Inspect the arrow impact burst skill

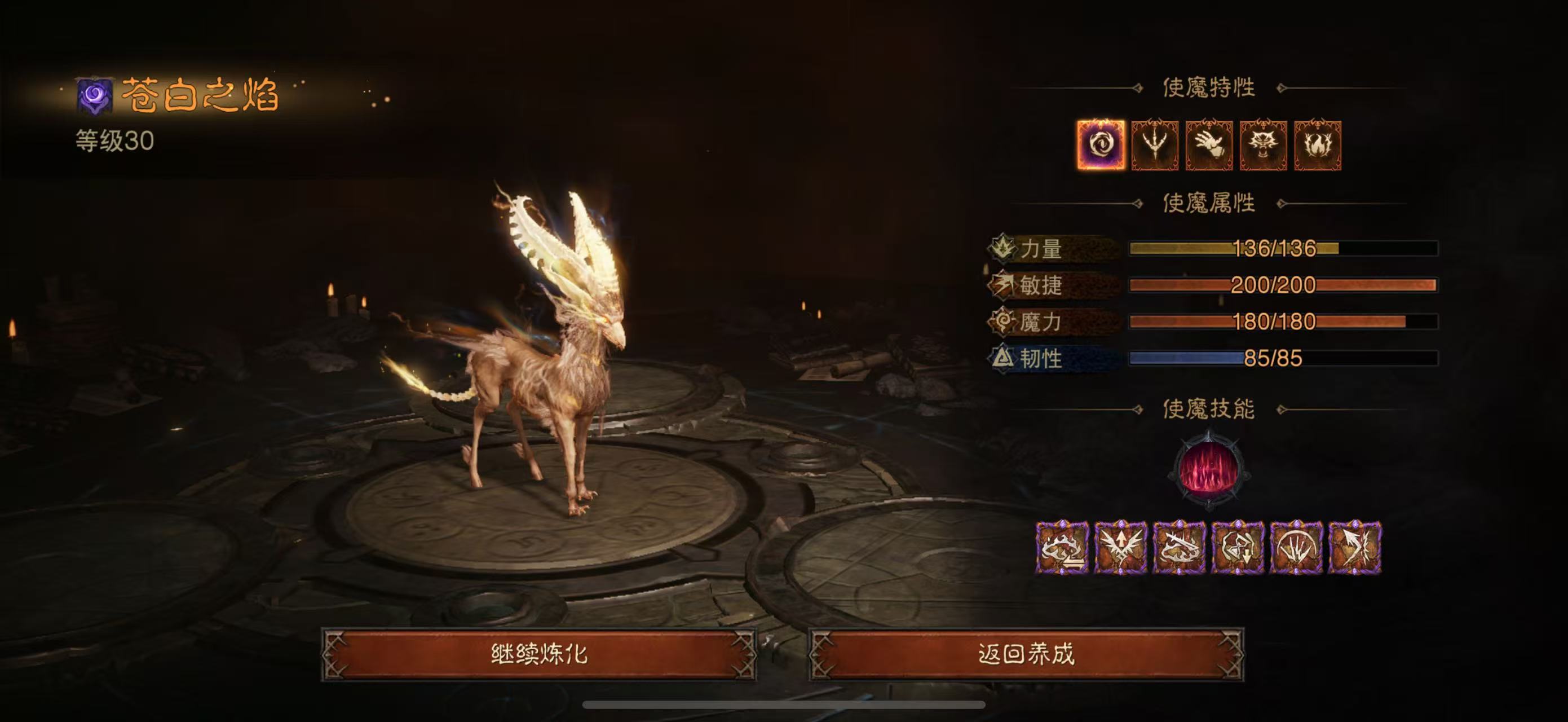click(1354, 548)
